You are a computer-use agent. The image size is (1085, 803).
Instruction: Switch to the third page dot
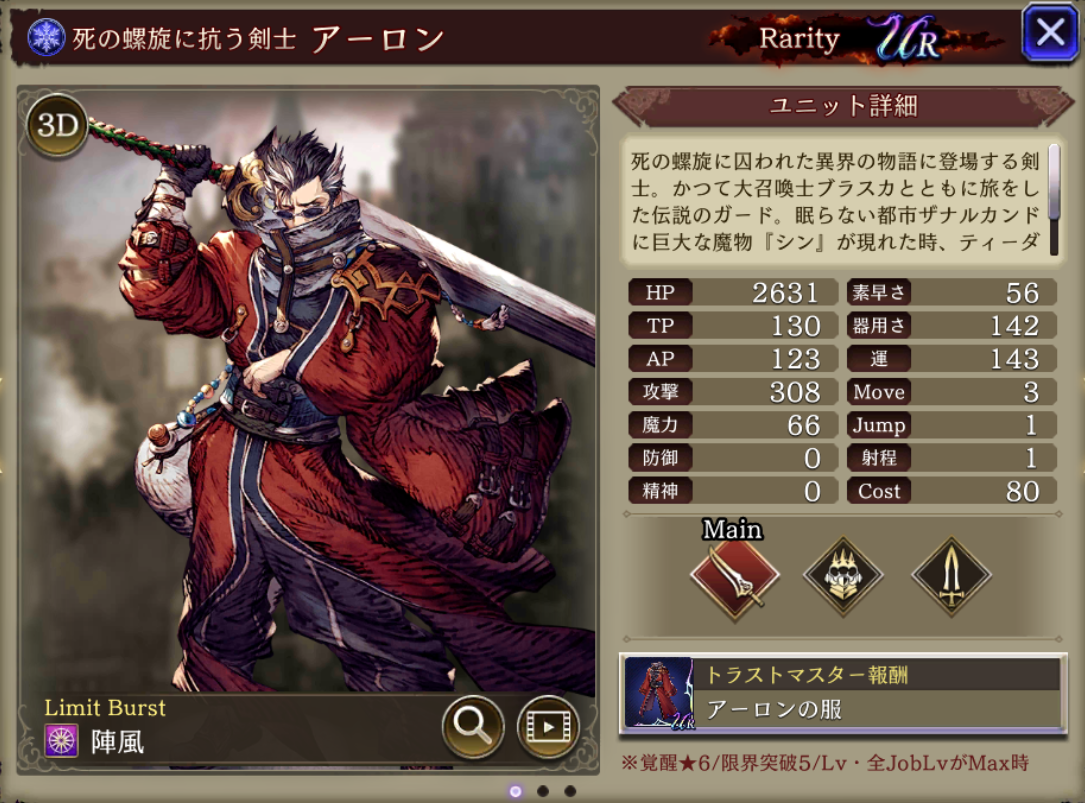click(570, 791)
